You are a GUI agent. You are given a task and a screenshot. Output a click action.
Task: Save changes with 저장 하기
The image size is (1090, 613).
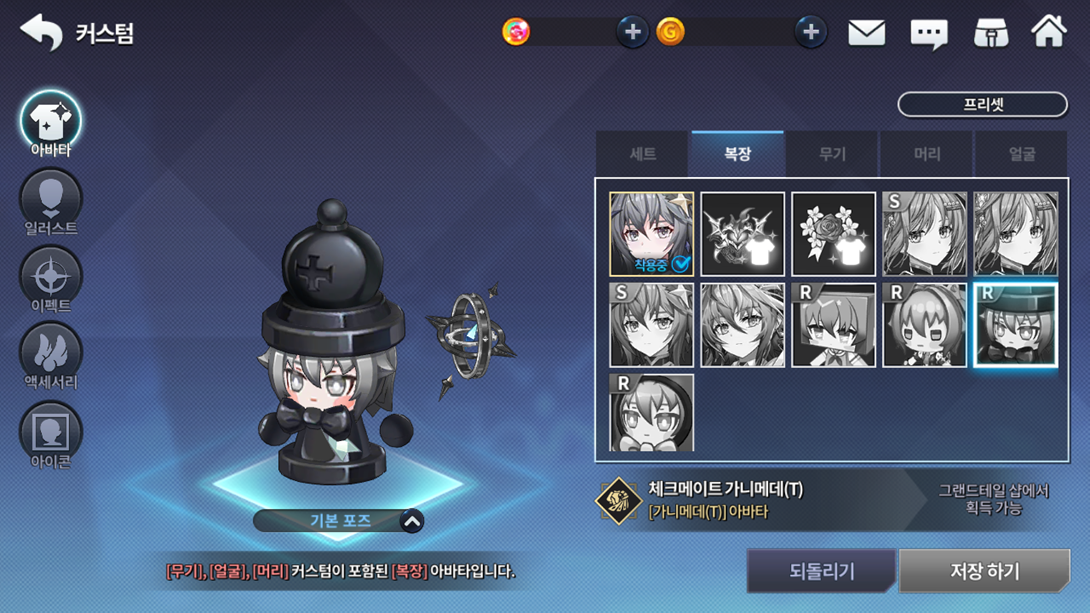pos(984,571)
